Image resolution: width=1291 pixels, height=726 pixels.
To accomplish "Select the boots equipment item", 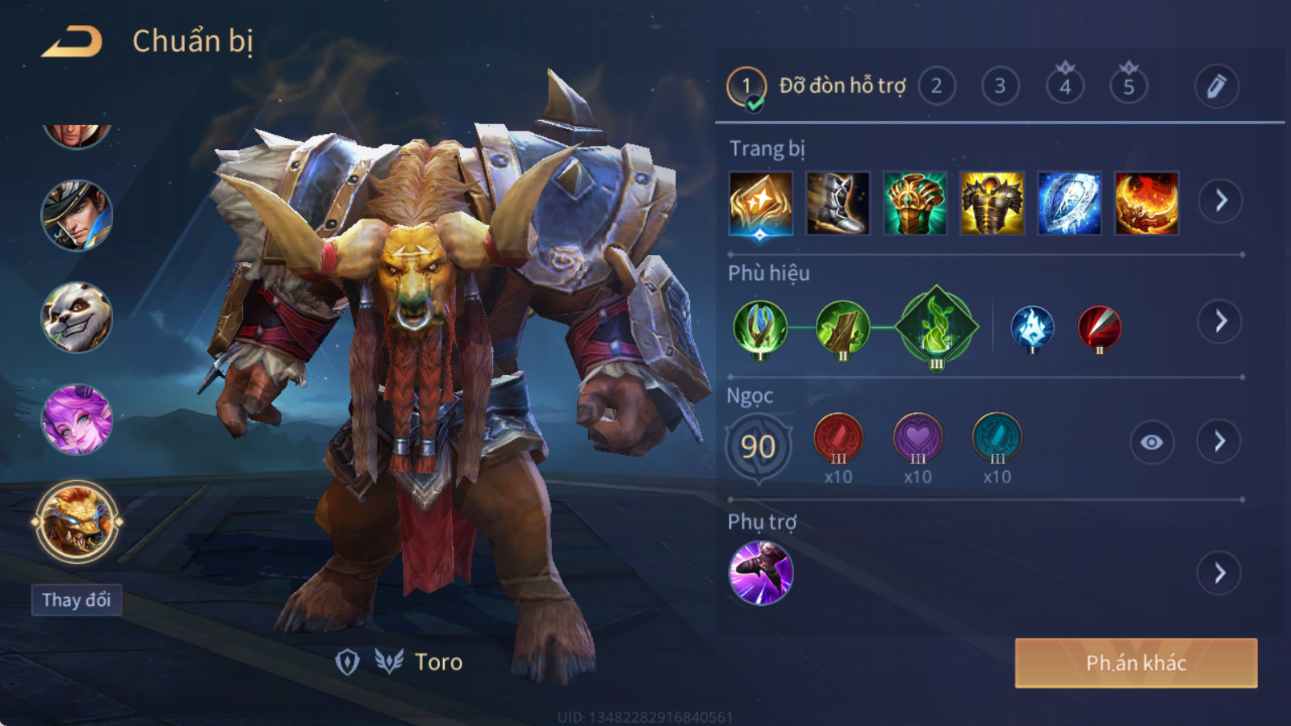I will pyautogui.click(x=838, y=203).
